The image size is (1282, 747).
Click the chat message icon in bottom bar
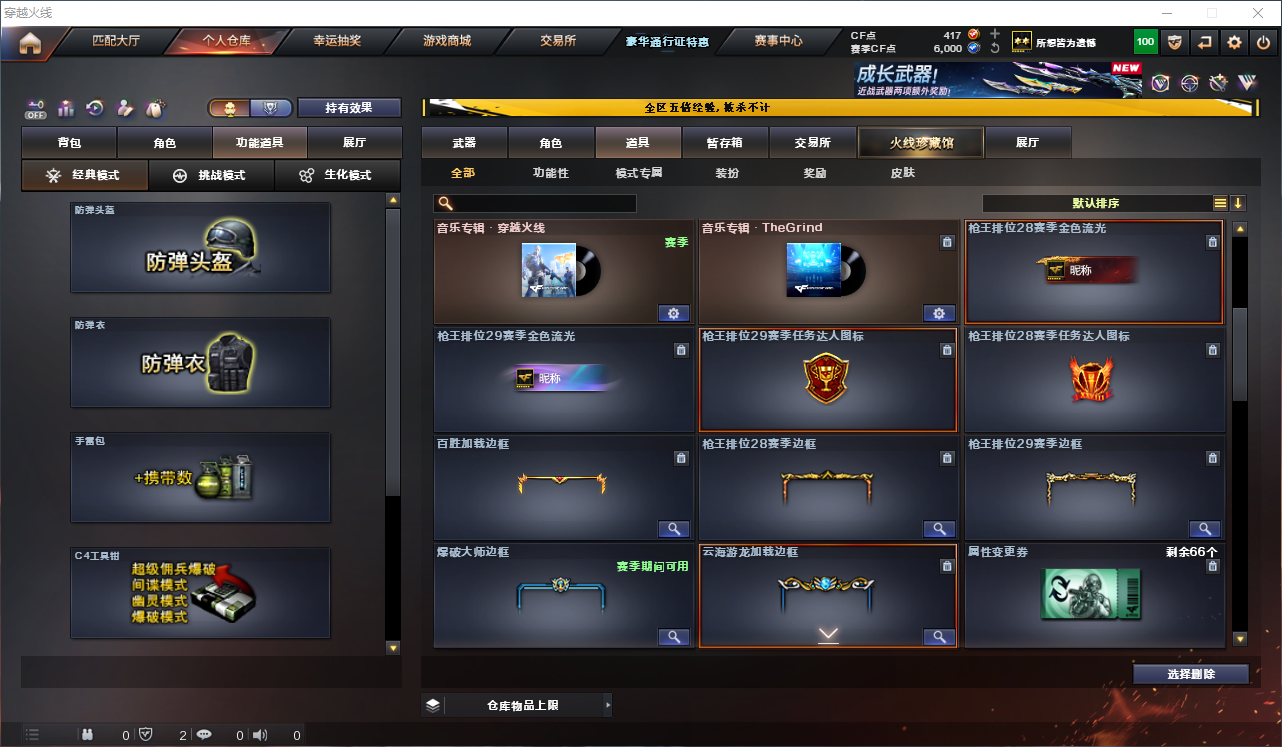pos(203,734)
